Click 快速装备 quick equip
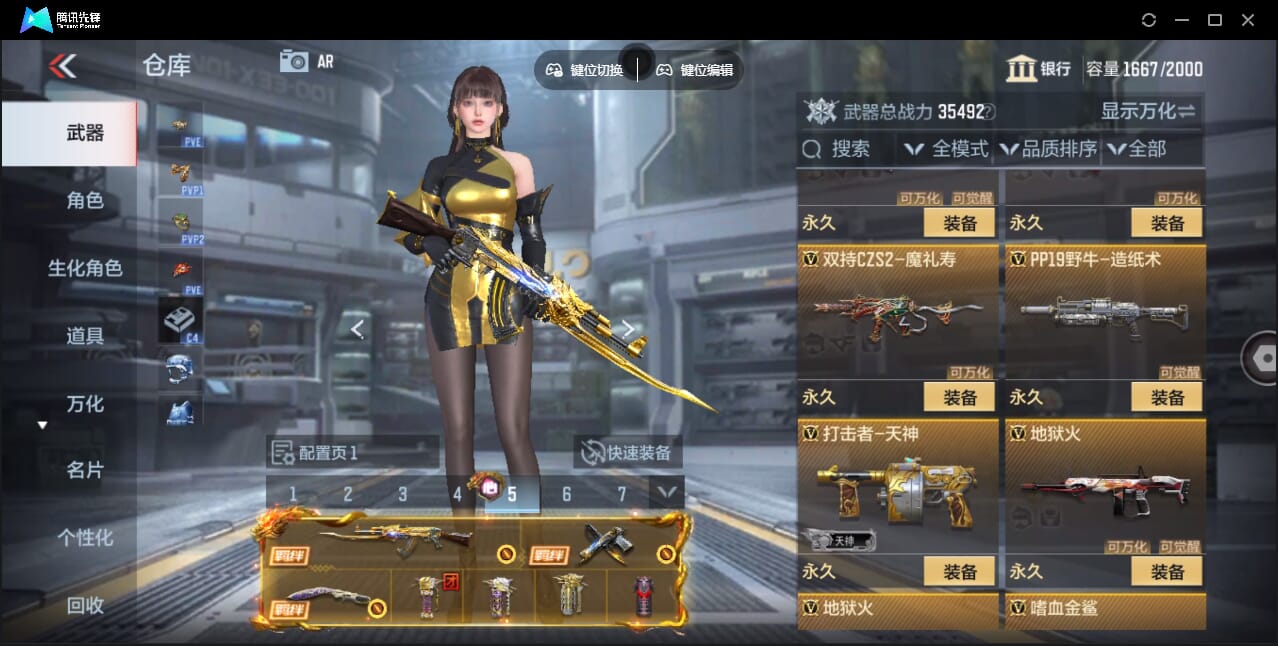 pos(628,453)
